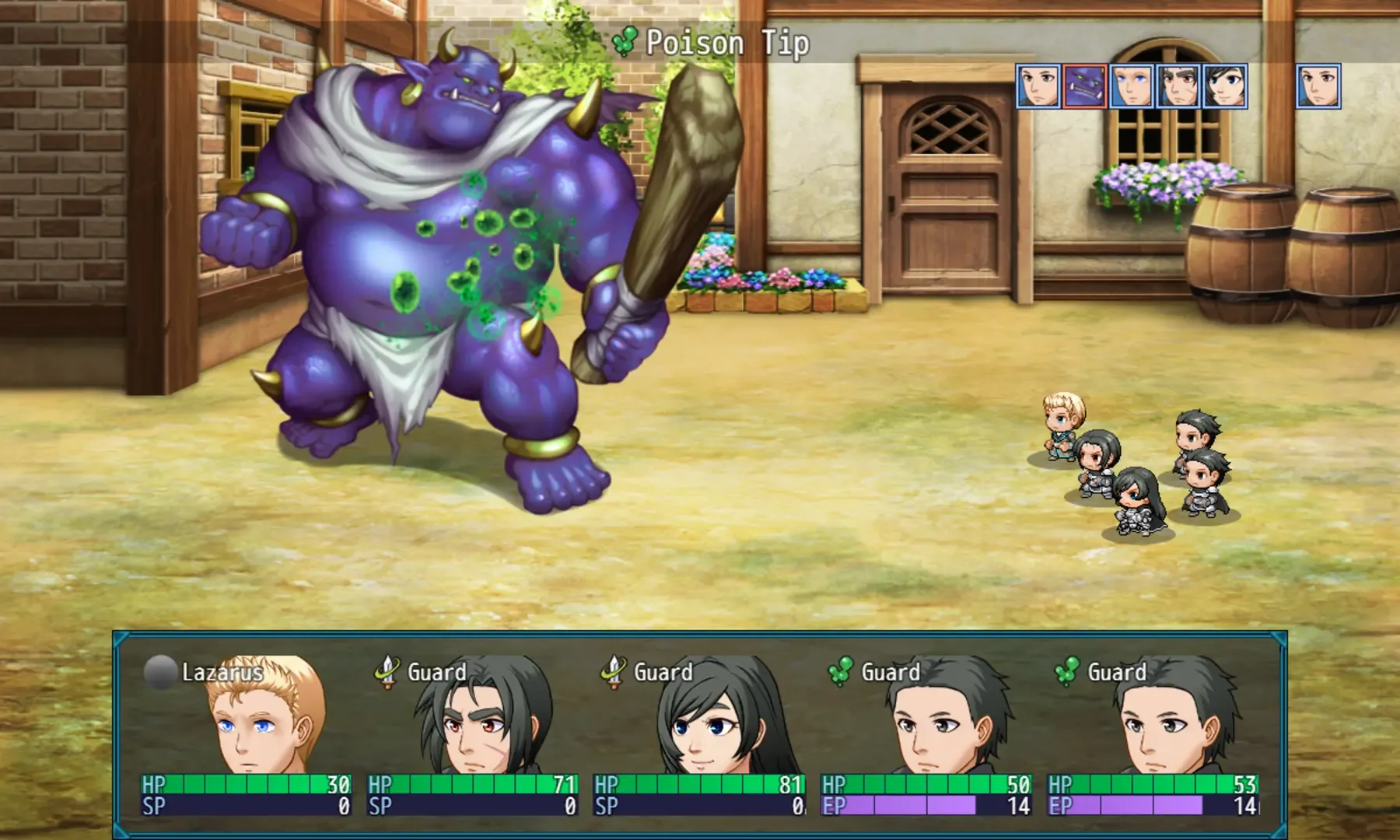Select the blond Lazarus turn-order portrait

coord(1132,86)
